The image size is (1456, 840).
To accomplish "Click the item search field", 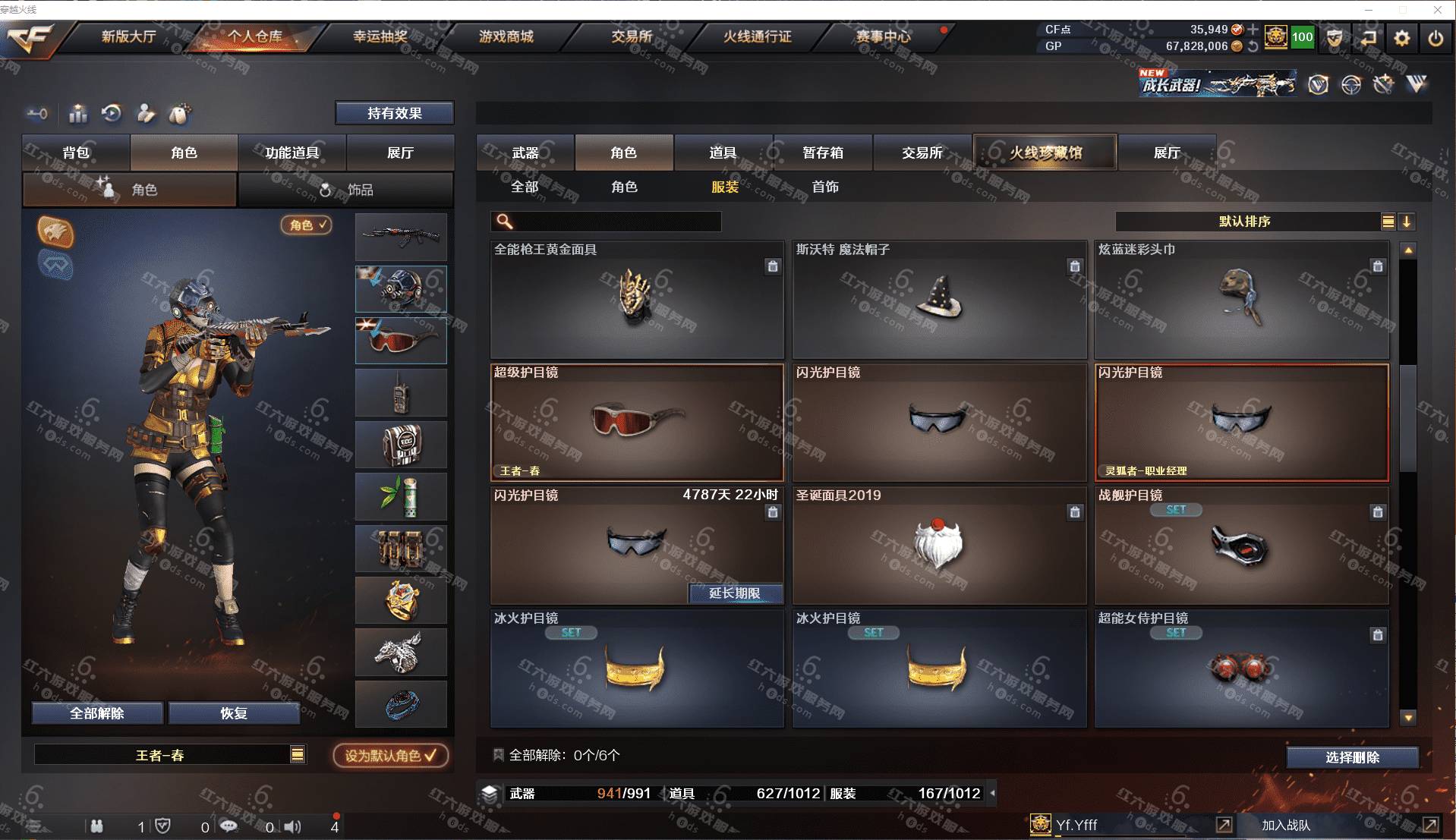I will tap(615, 222).
